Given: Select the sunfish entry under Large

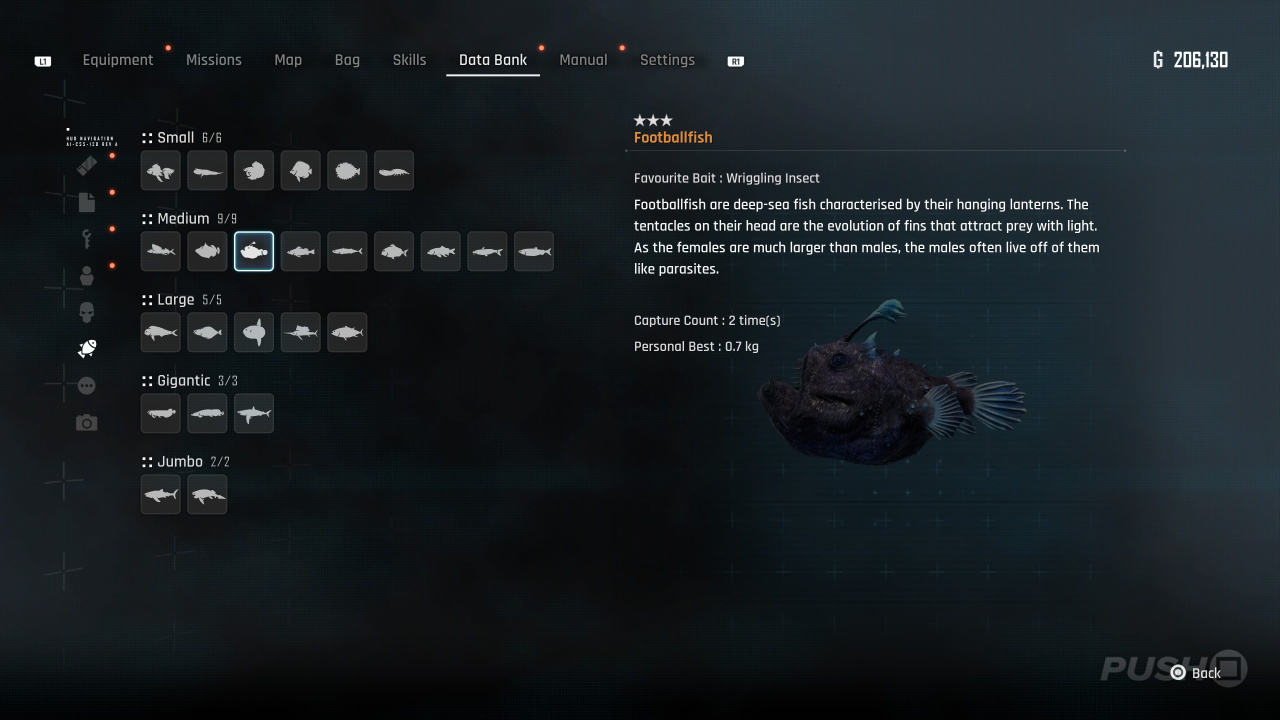Looking at the screenshot, I should (254, 333).
